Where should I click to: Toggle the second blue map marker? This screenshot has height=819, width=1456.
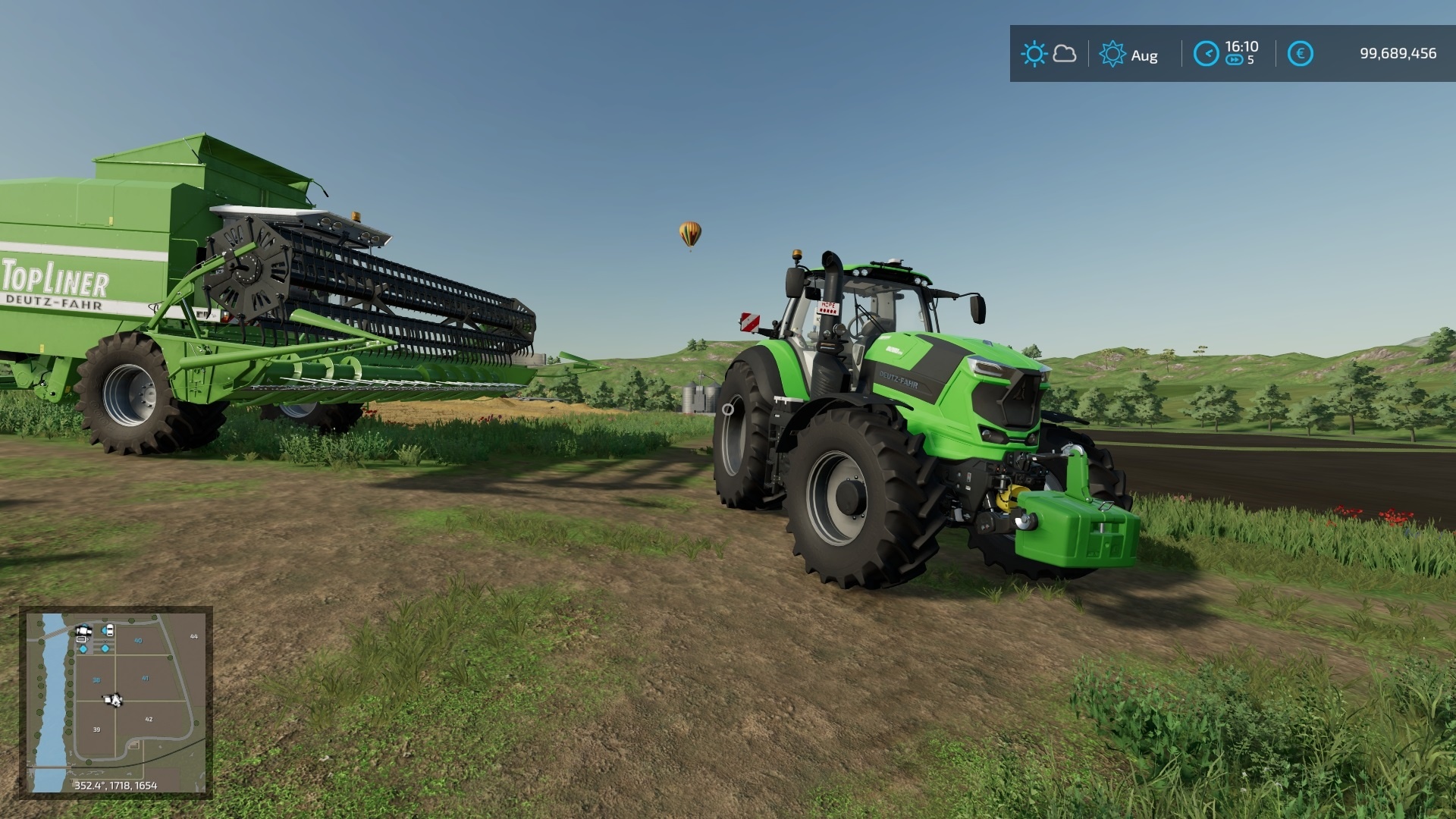click(x=105, y=649)
